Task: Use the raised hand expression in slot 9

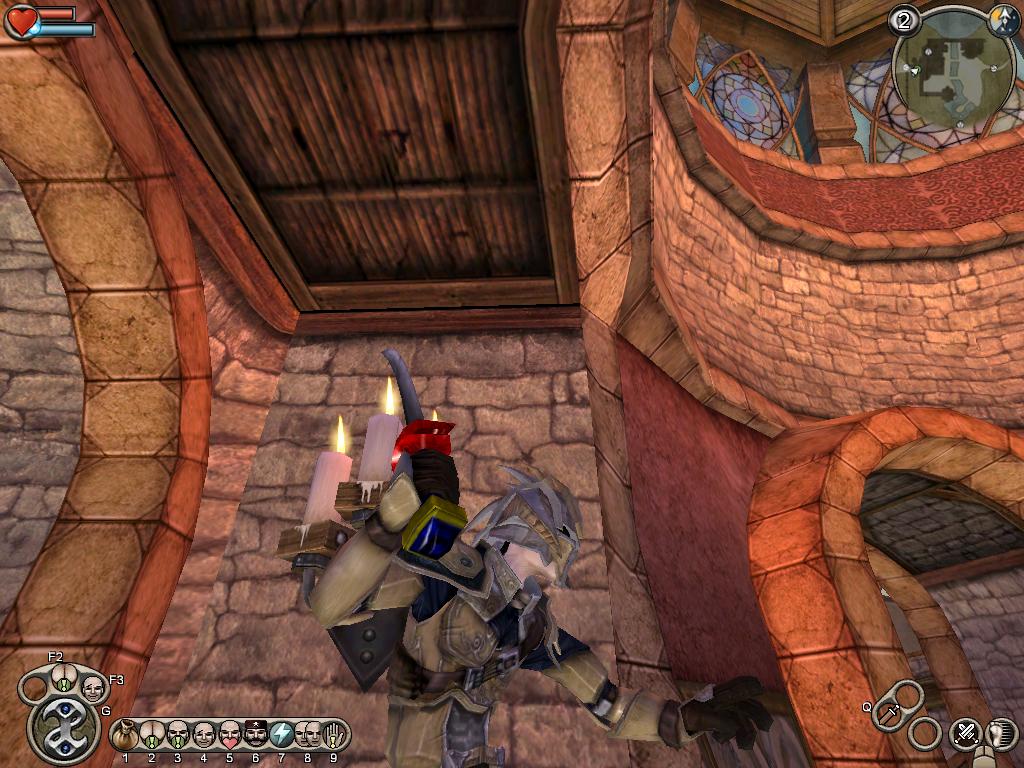Action: coord(333,736)
